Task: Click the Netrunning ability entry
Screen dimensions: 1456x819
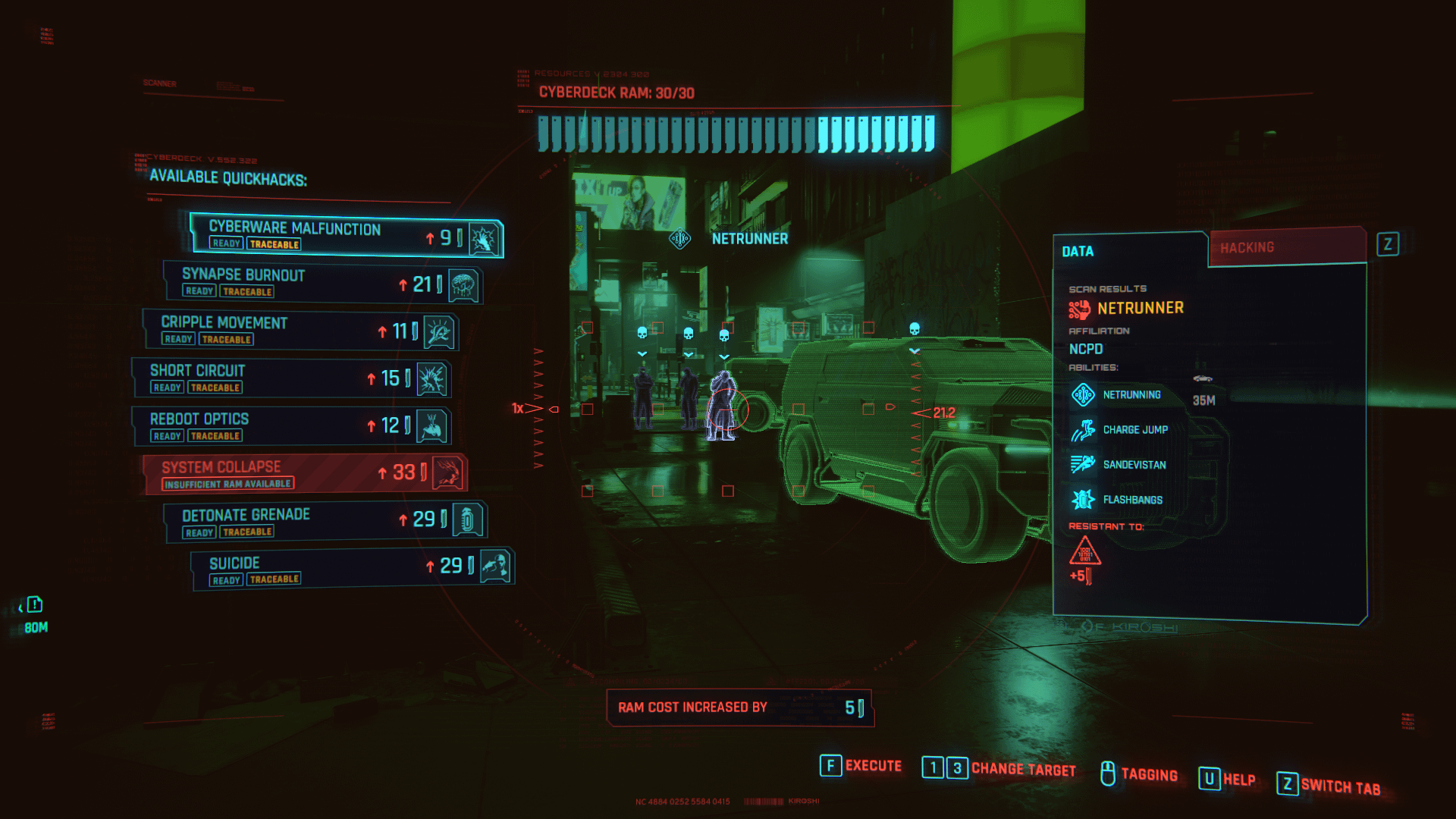Action: [x=1131, y=395]
